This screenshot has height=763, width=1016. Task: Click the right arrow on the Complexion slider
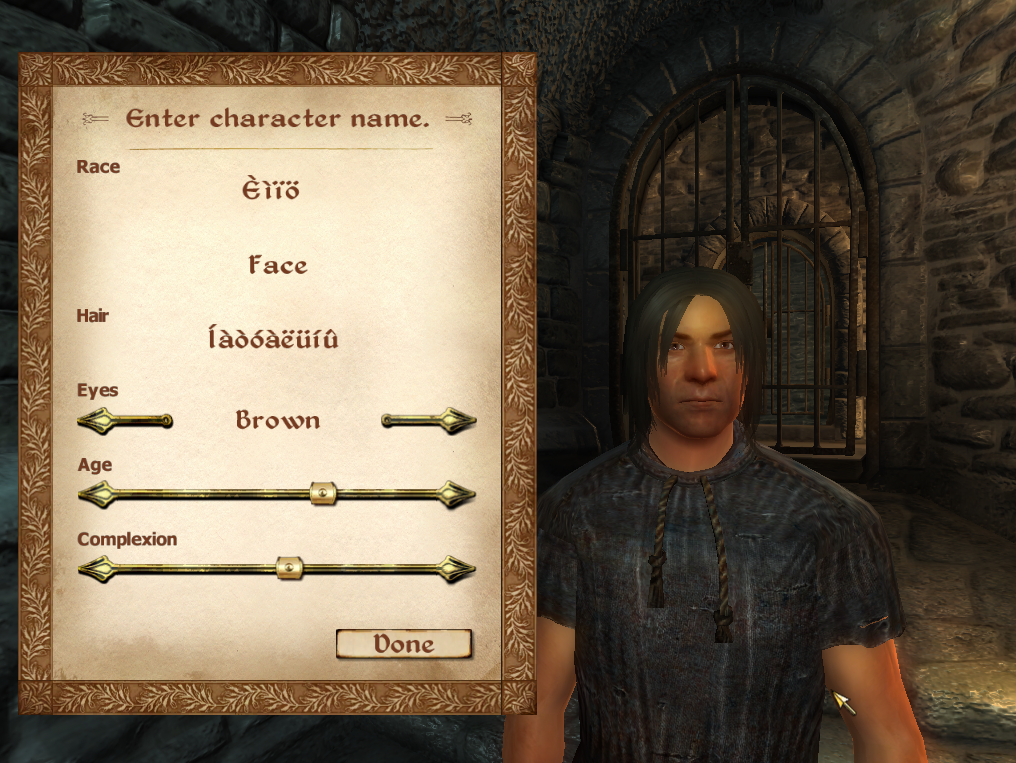[459, 569]
